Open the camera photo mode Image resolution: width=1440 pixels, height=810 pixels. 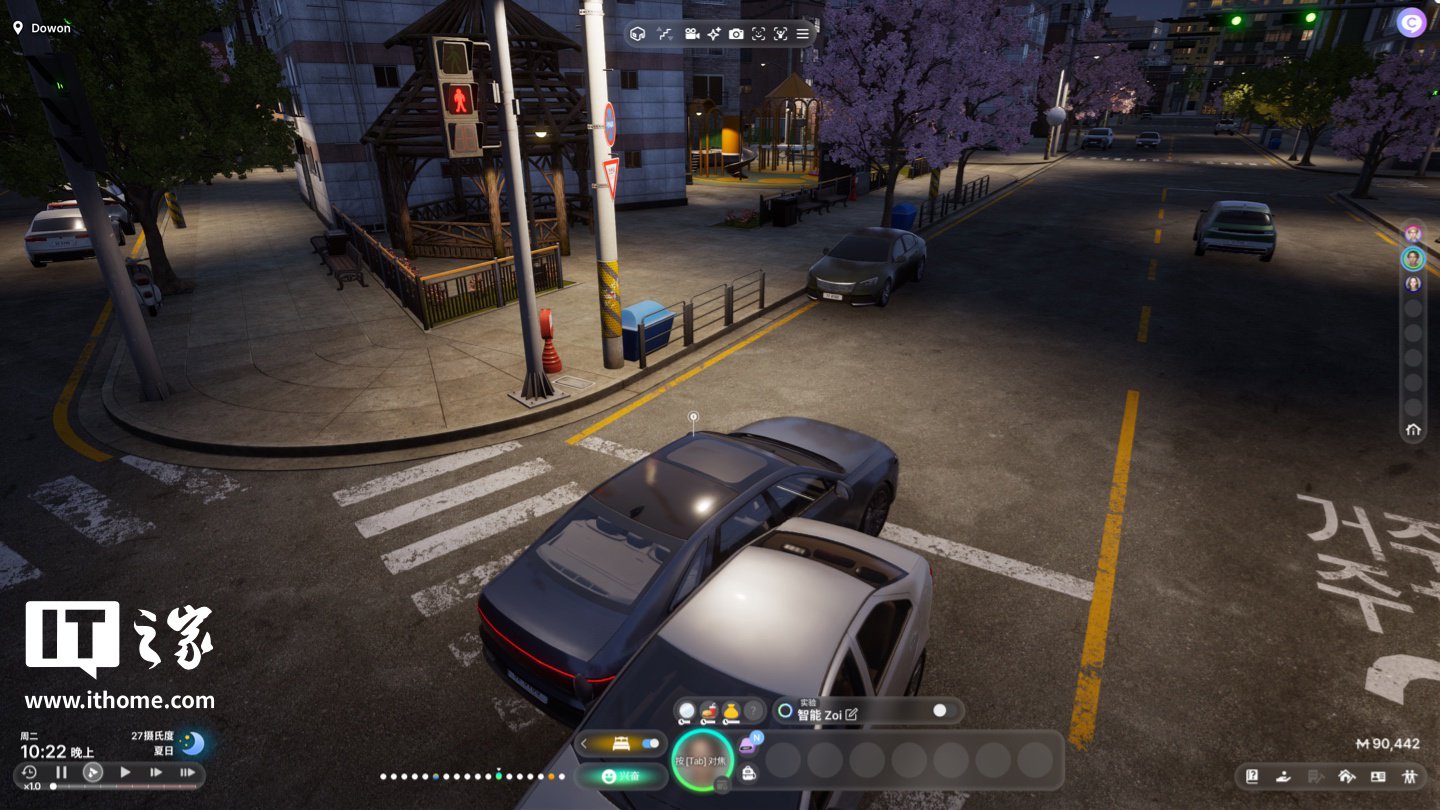coord(736,34)
